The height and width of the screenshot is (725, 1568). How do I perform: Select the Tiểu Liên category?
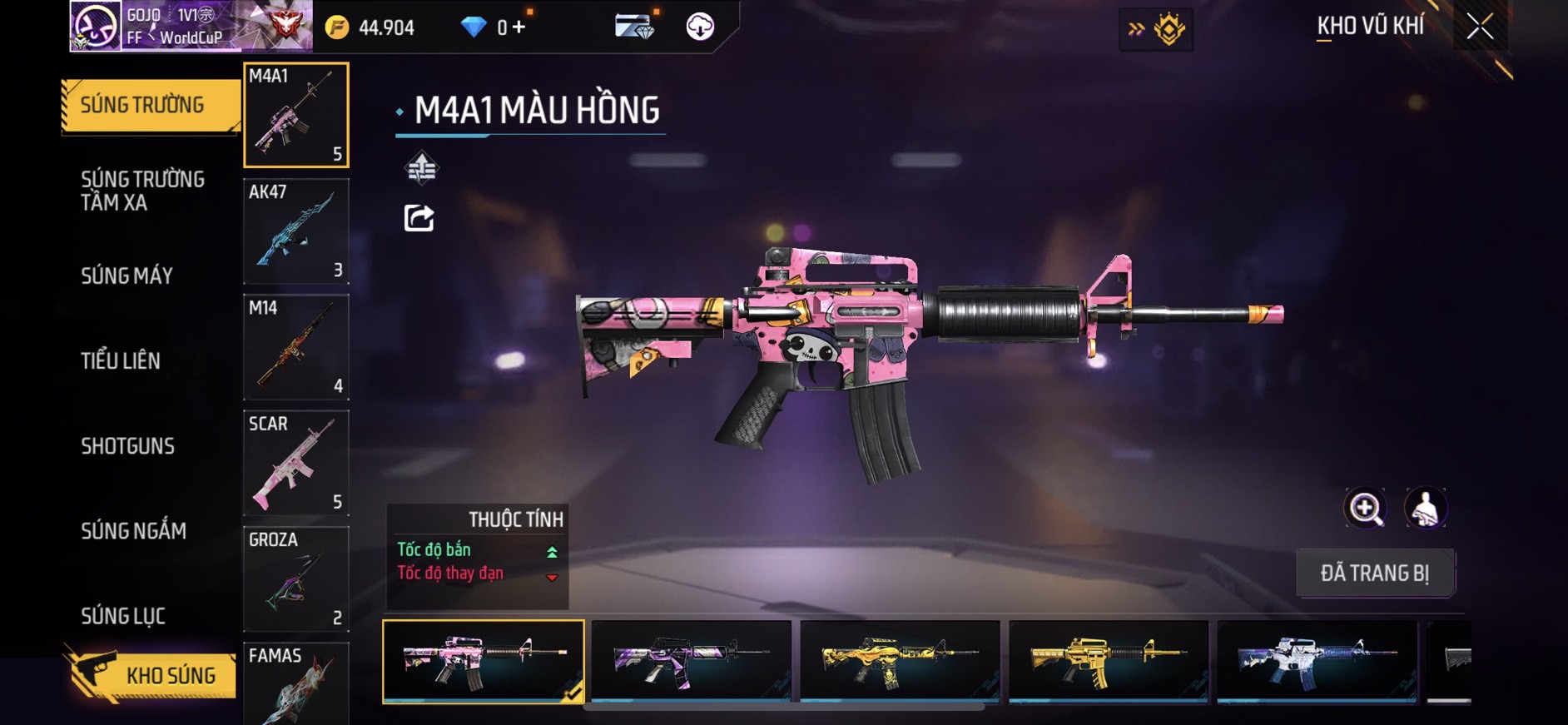tap(121, 361)
